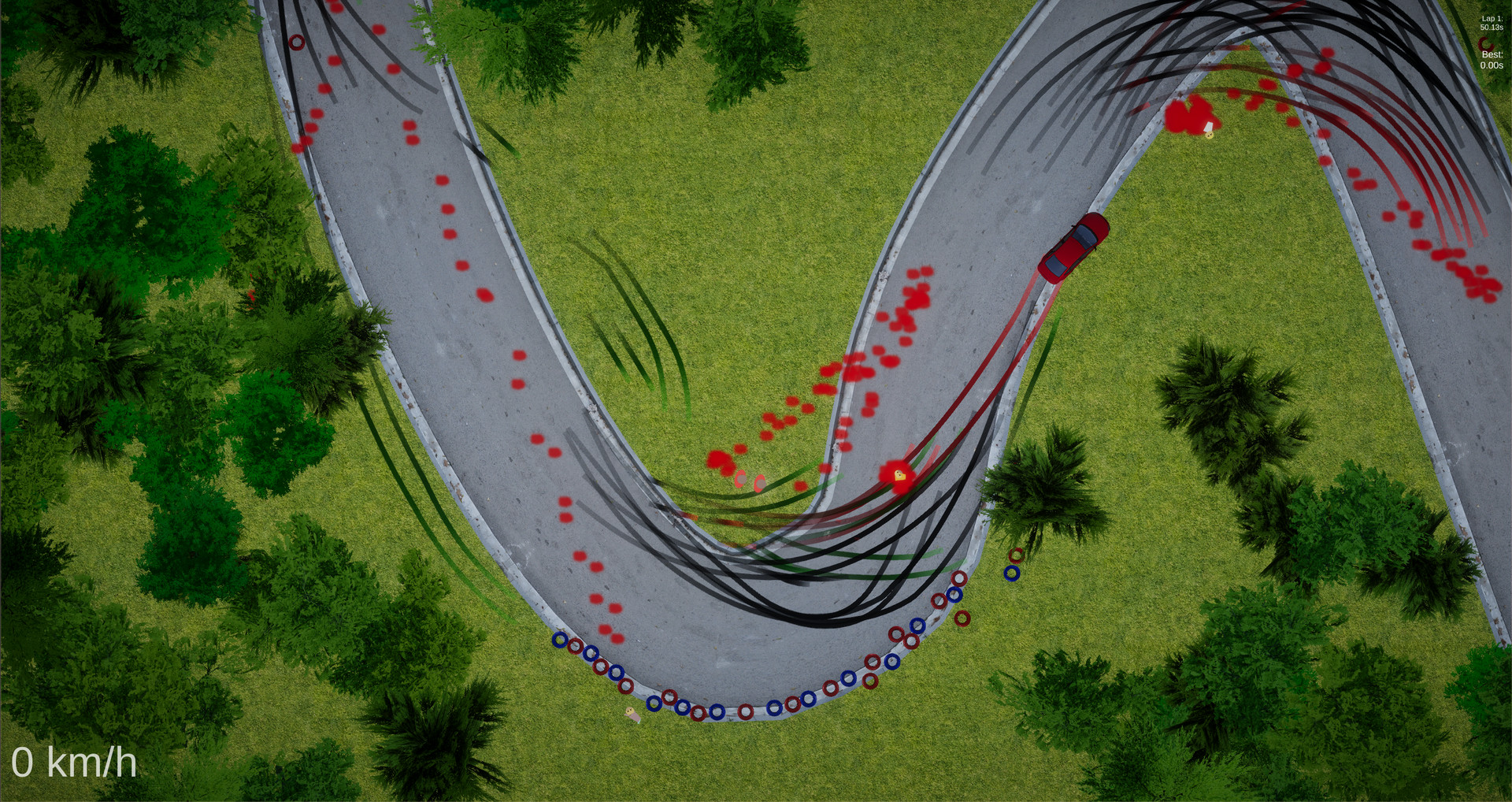The height and width of the screenshot is (802, 1512).
Task: Expand the Best time display
Action: (1492, 60)
